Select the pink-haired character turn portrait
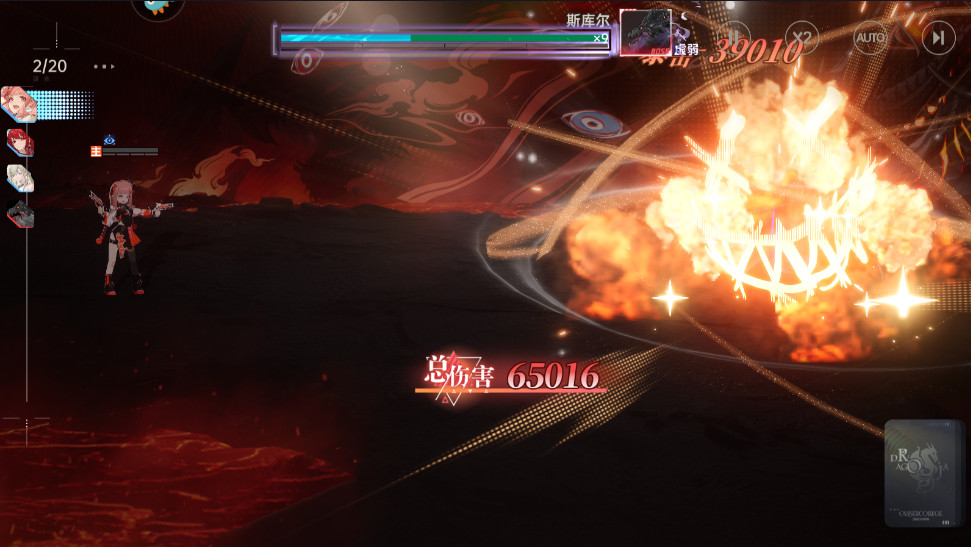This screenshot has height=547, width=971. point(19,104)
